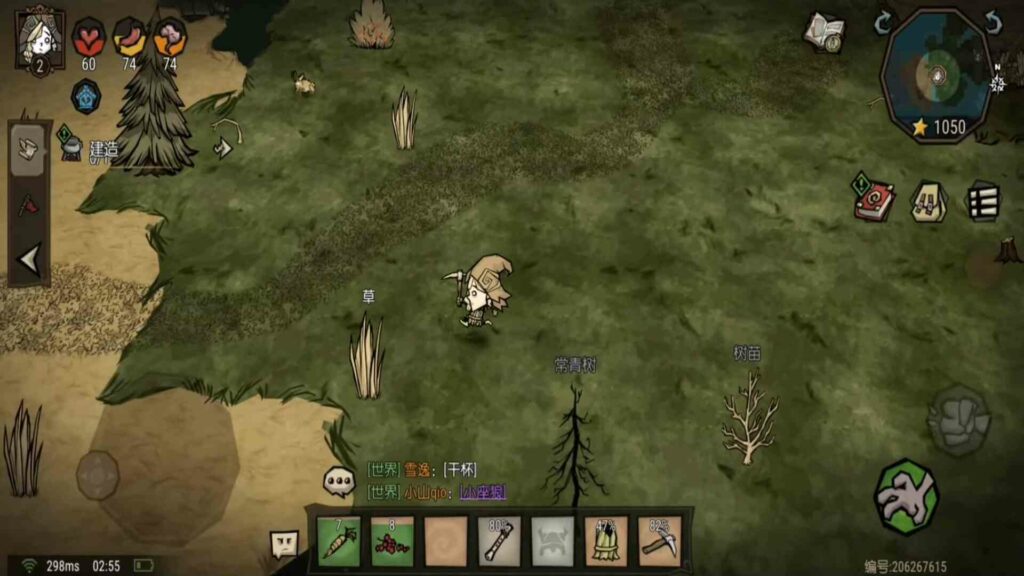The image size is (1024, 576).
Task: Open the list menu icon
Action: pos(982,201)
